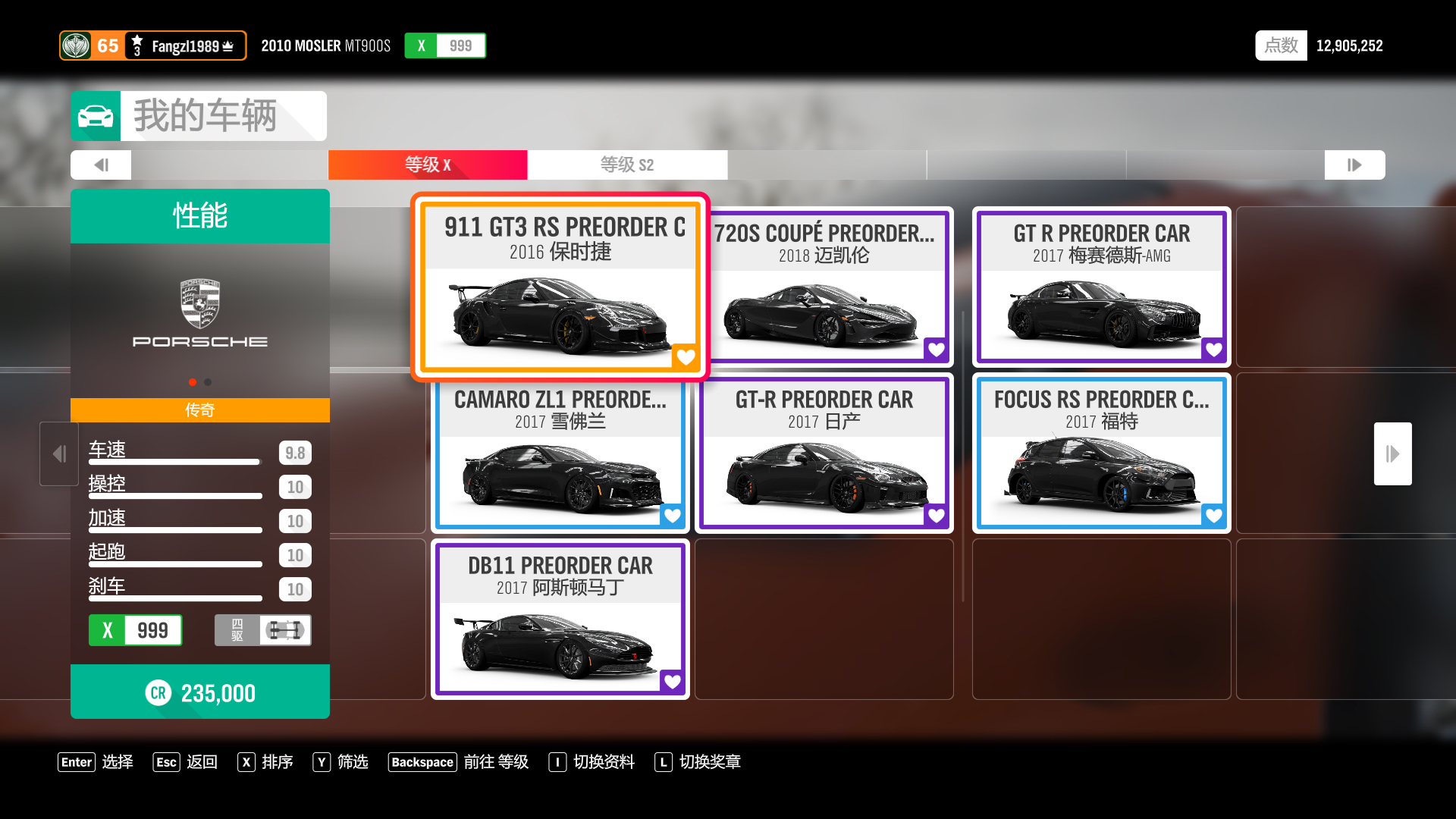Viewport: 1456px width, 819px height.
Task: Choose 切换资料 to switch info panel
Action: point(592,762)
